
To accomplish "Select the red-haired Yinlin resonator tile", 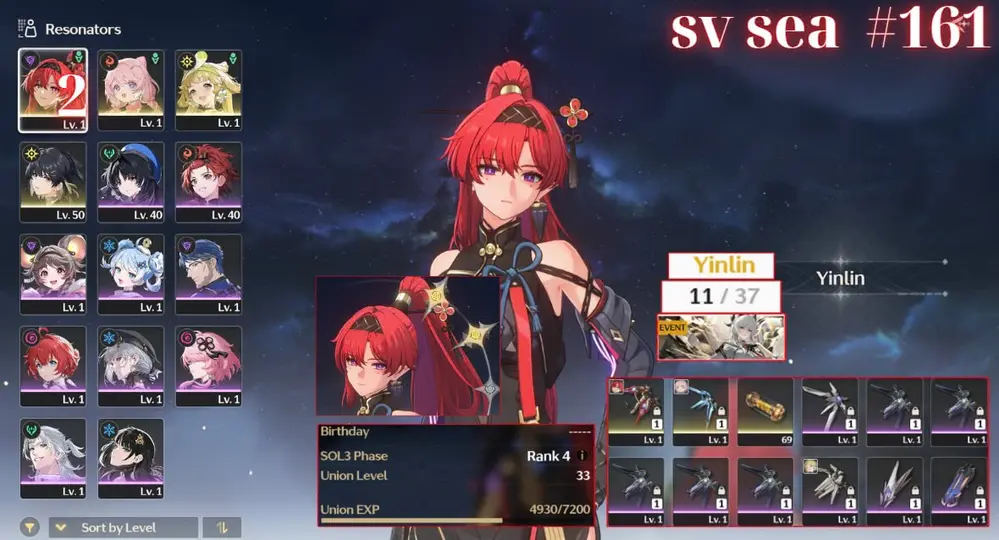I will [52, 90].
